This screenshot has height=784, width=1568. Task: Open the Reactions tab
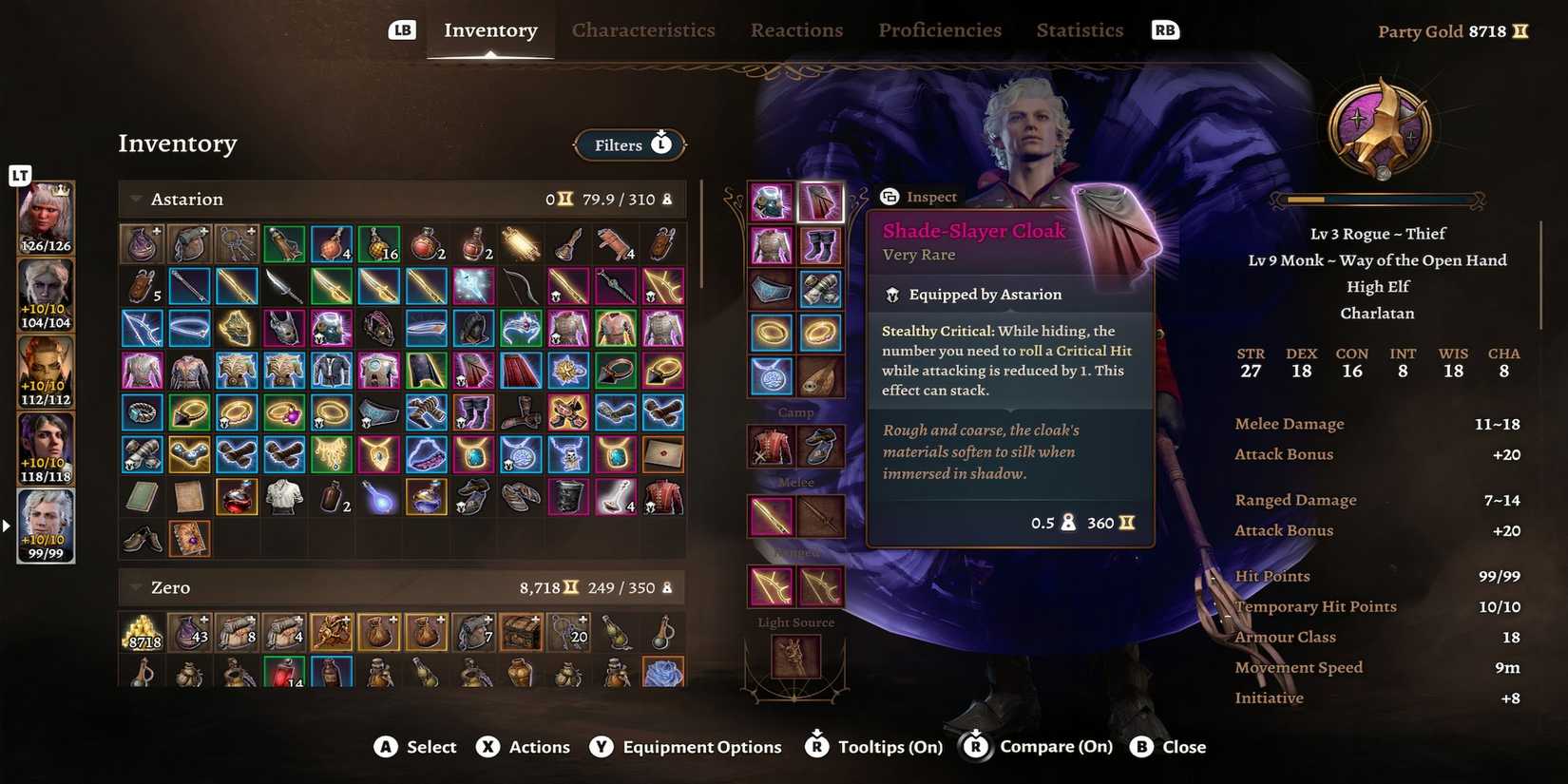[x=796, y=30]
